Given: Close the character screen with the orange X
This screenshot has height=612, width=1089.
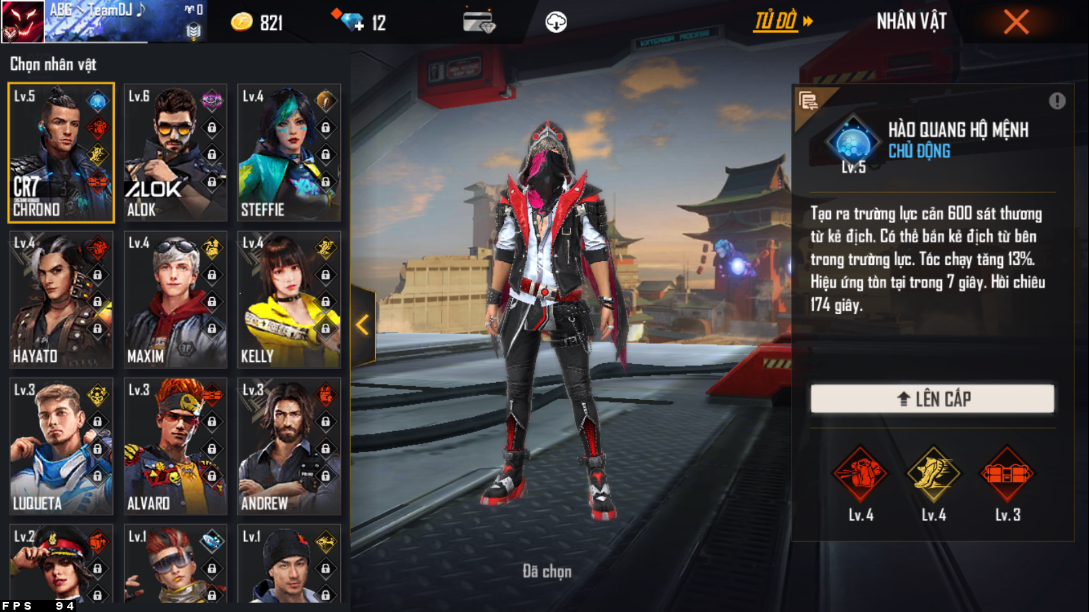Looking at the screenshot, I should [1016, 22].
